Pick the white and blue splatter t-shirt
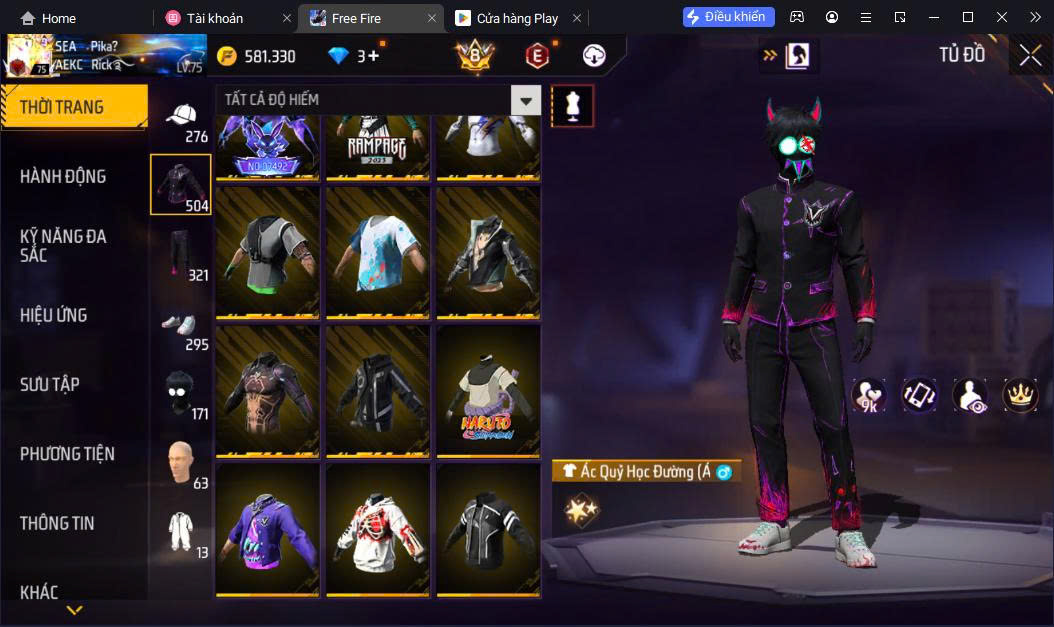 pos(378,252)
